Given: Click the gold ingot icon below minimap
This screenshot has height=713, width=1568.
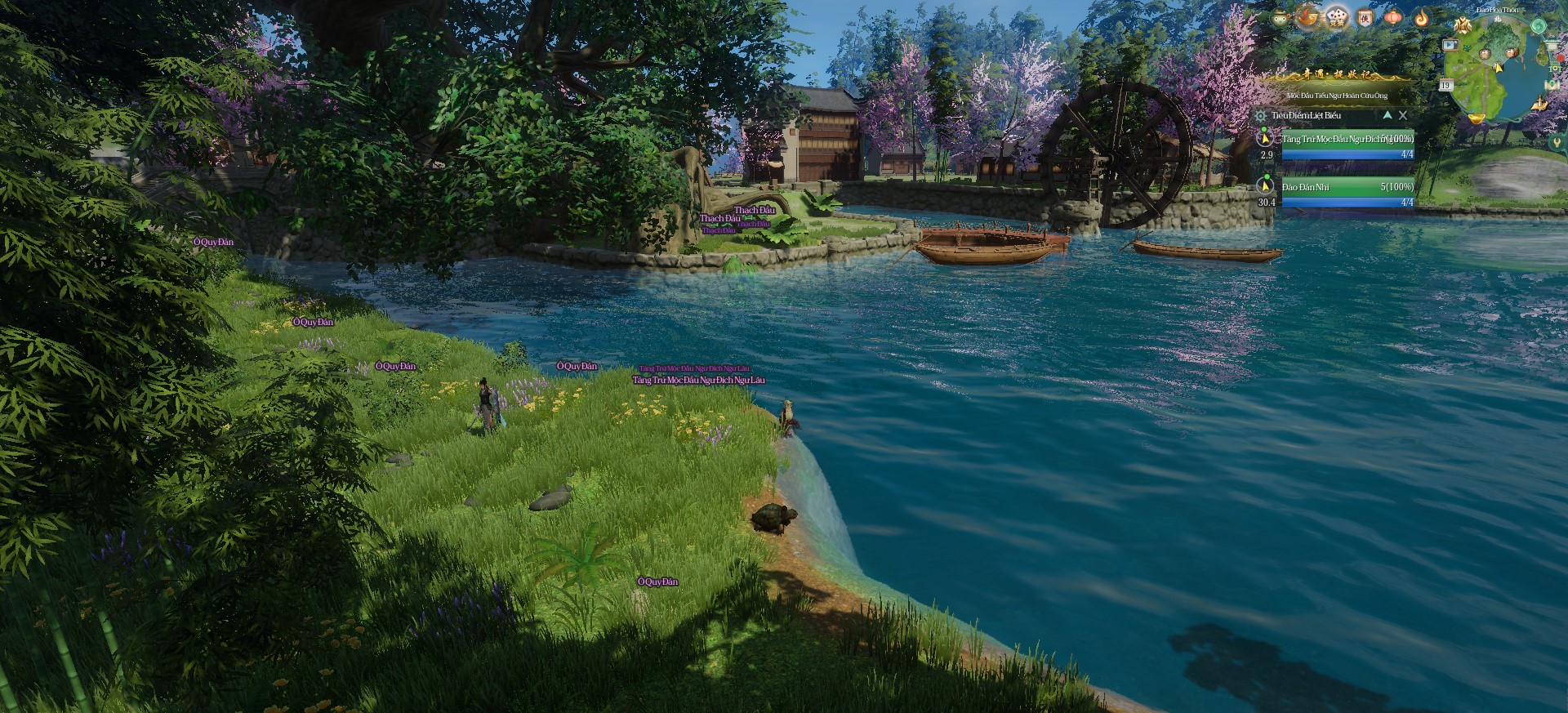Looking at the screenshot, I should tap(1475, 119).
